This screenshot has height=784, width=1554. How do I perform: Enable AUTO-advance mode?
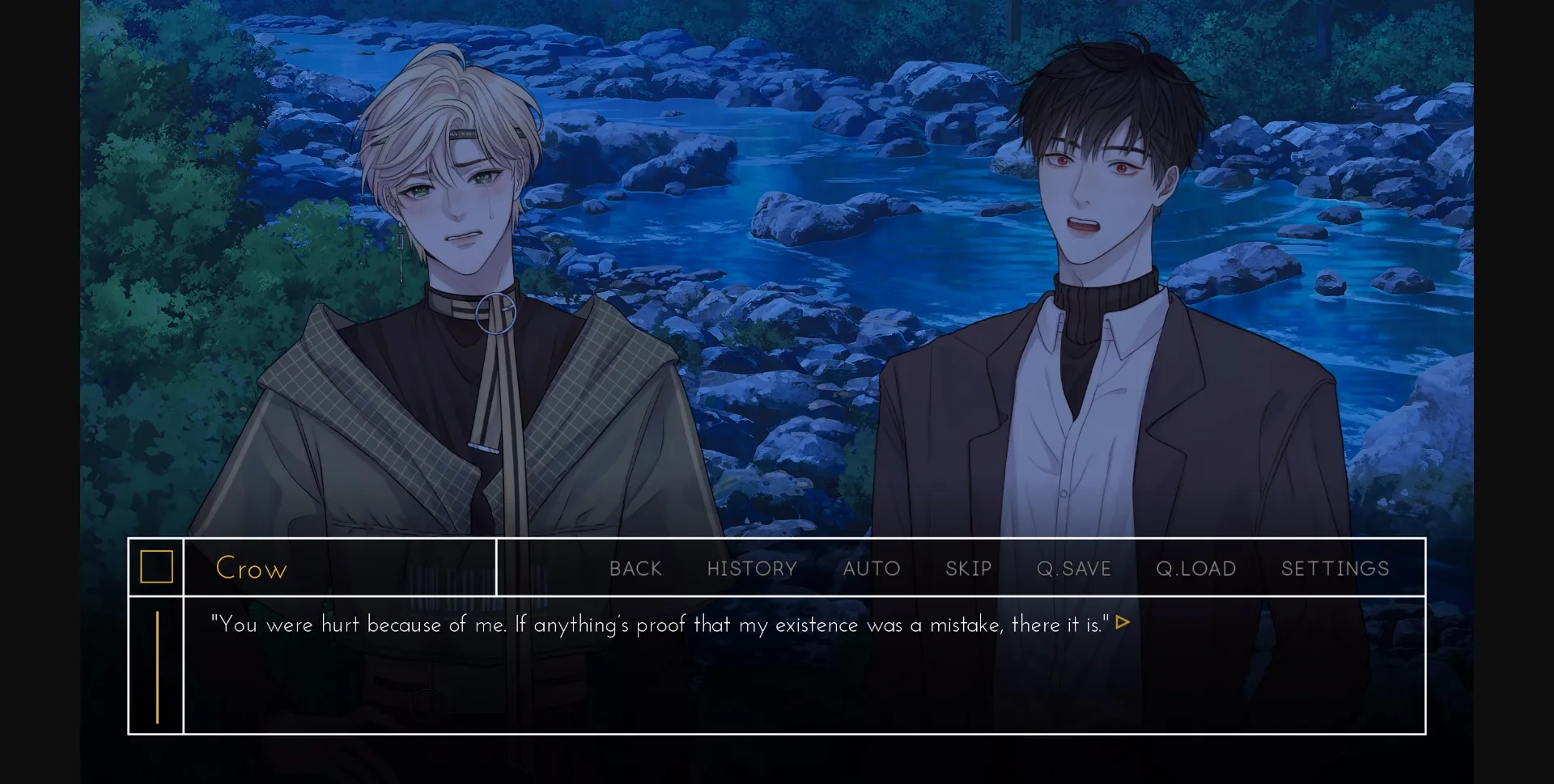pos(871,568)
